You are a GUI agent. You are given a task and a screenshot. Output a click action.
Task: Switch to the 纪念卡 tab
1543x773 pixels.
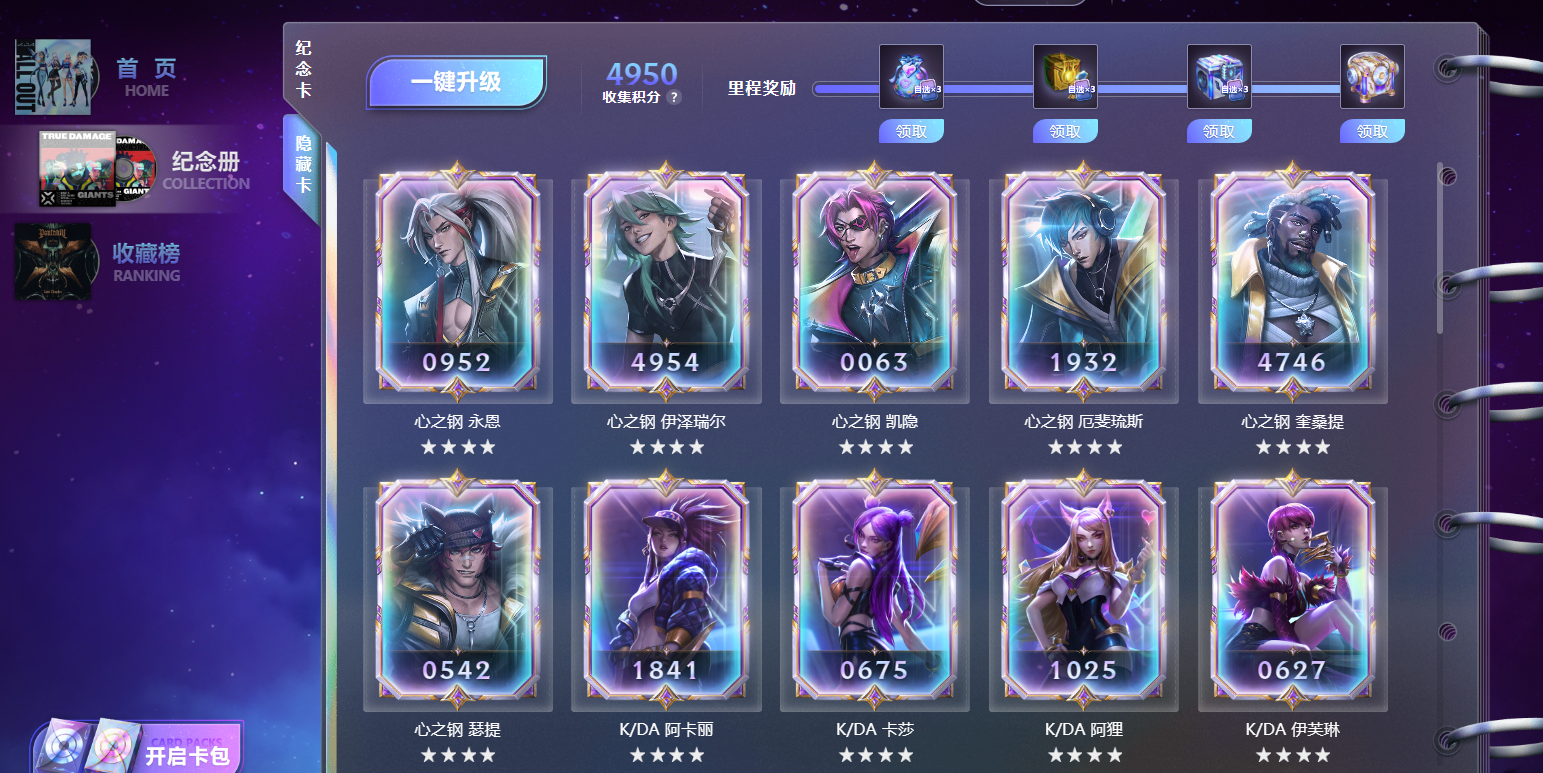[301, 65]
